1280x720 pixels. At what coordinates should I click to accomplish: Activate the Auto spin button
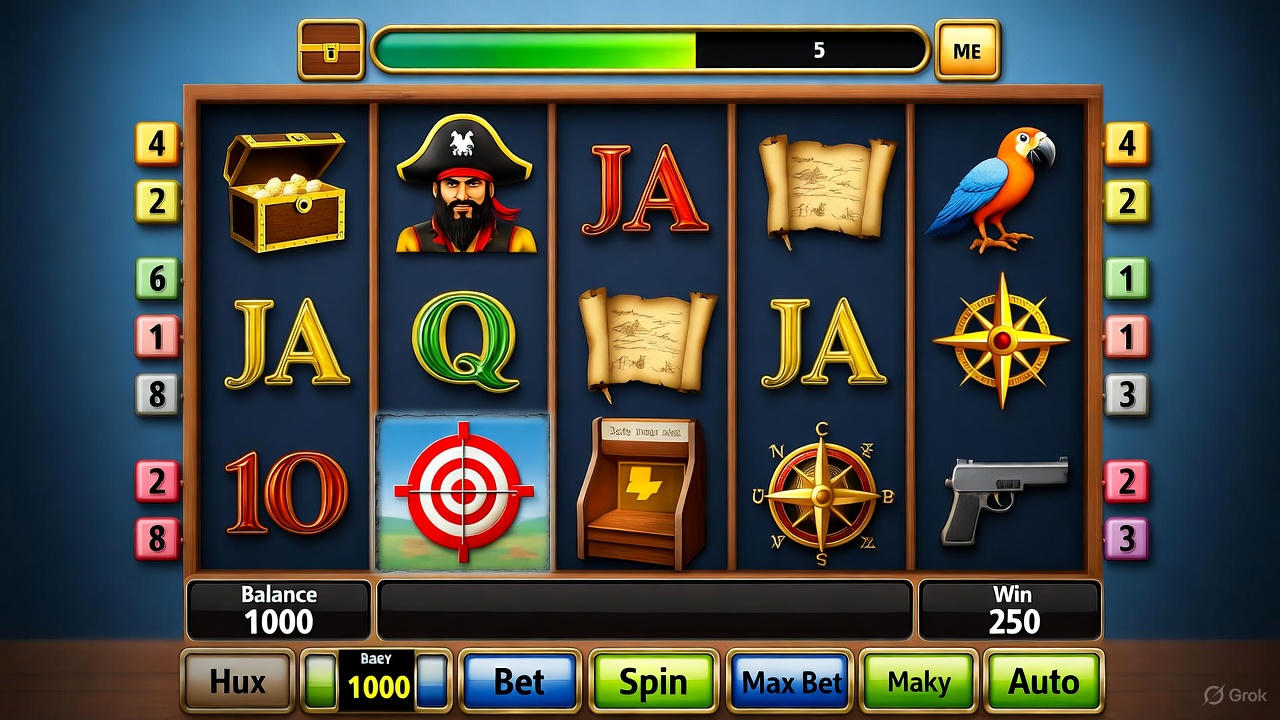(x=1043, y=682)
